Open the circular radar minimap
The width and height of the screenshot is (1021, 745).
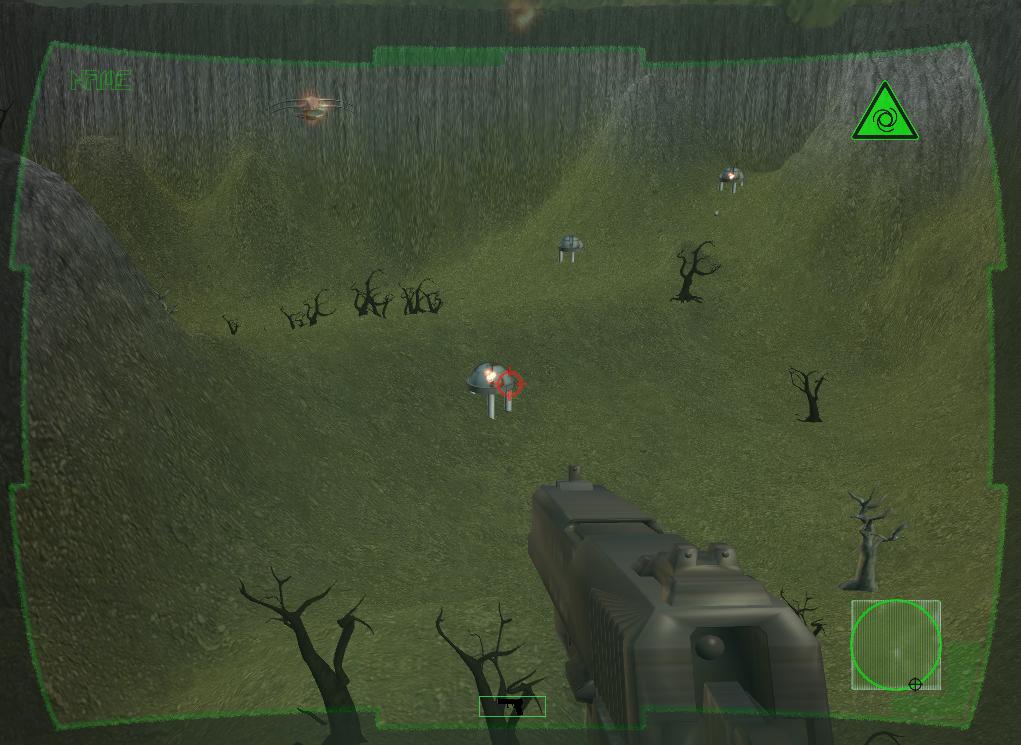coord(896,645)
